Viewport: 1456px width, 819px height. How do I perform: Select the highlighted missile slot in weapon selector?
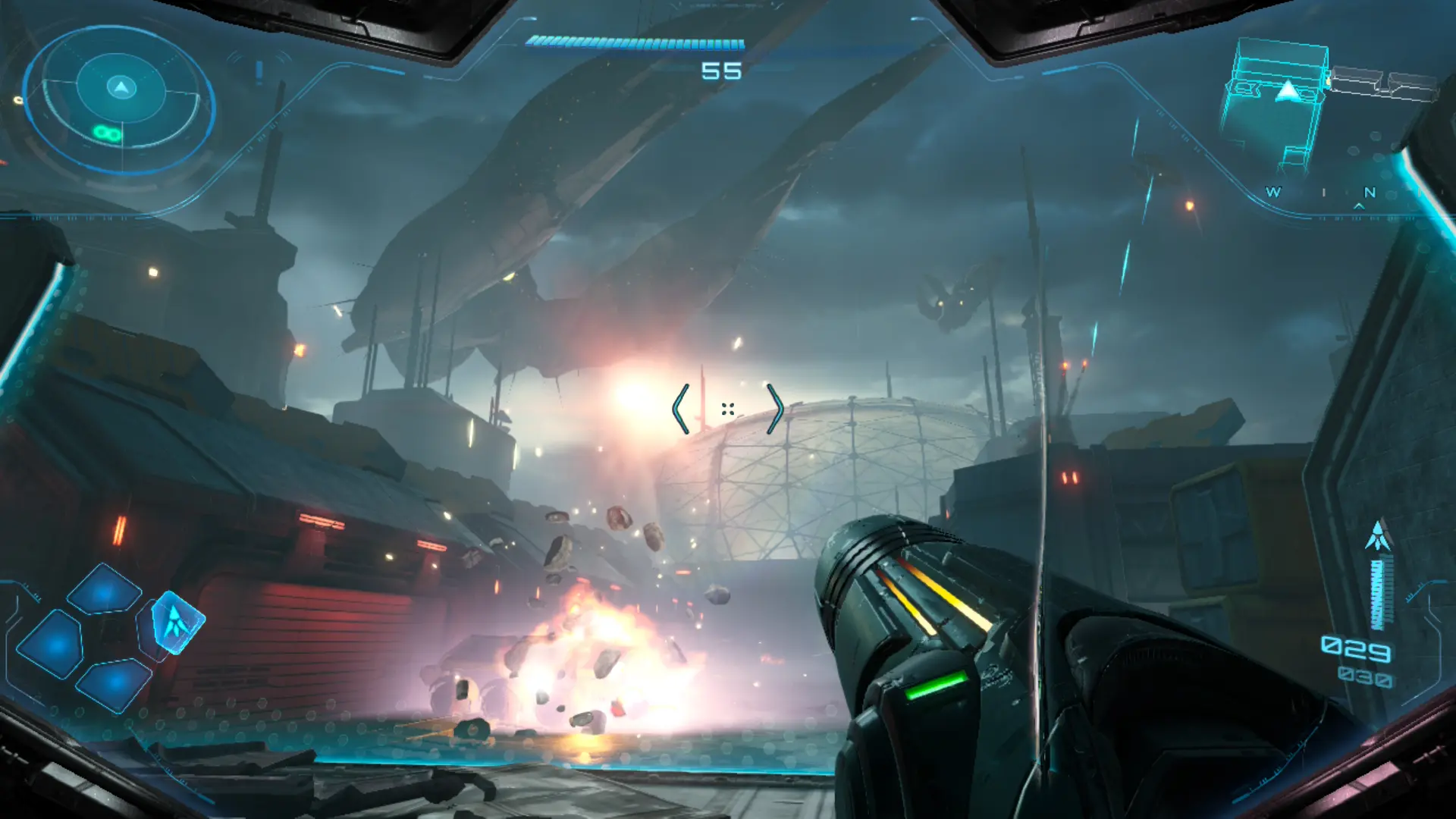177,623
